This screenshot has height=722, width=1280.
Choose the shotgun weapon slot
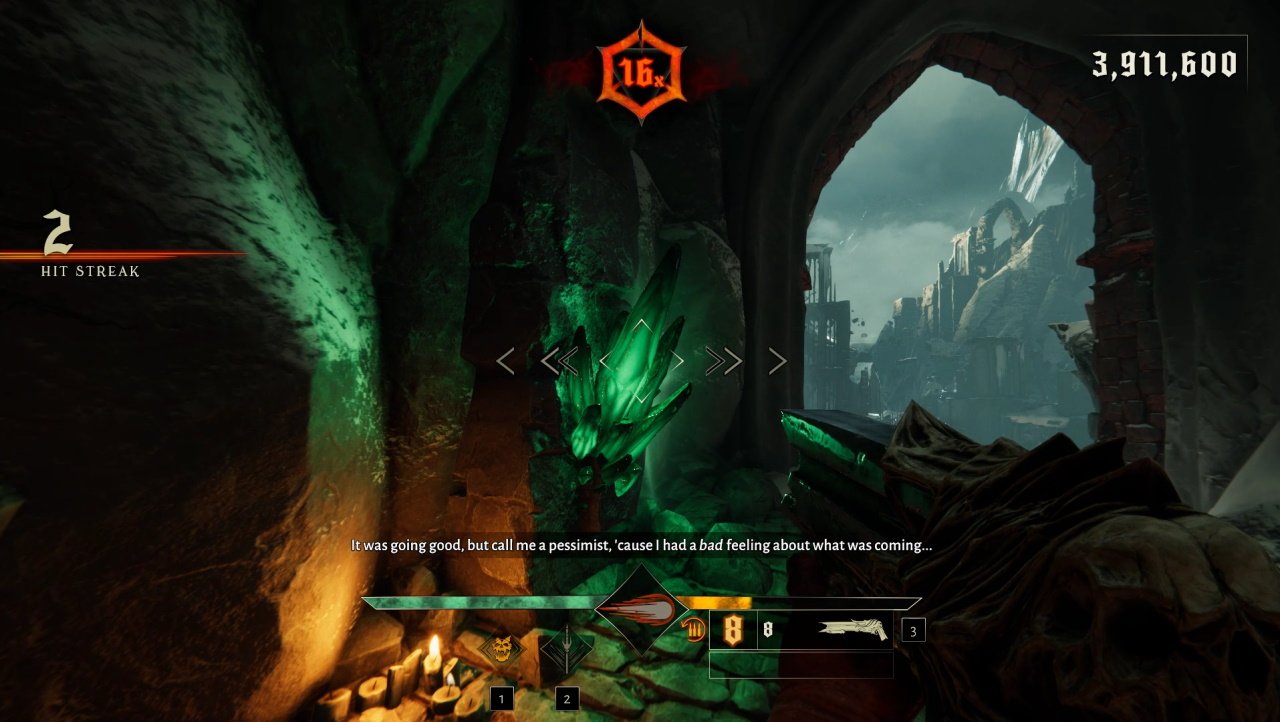(851, 630)
